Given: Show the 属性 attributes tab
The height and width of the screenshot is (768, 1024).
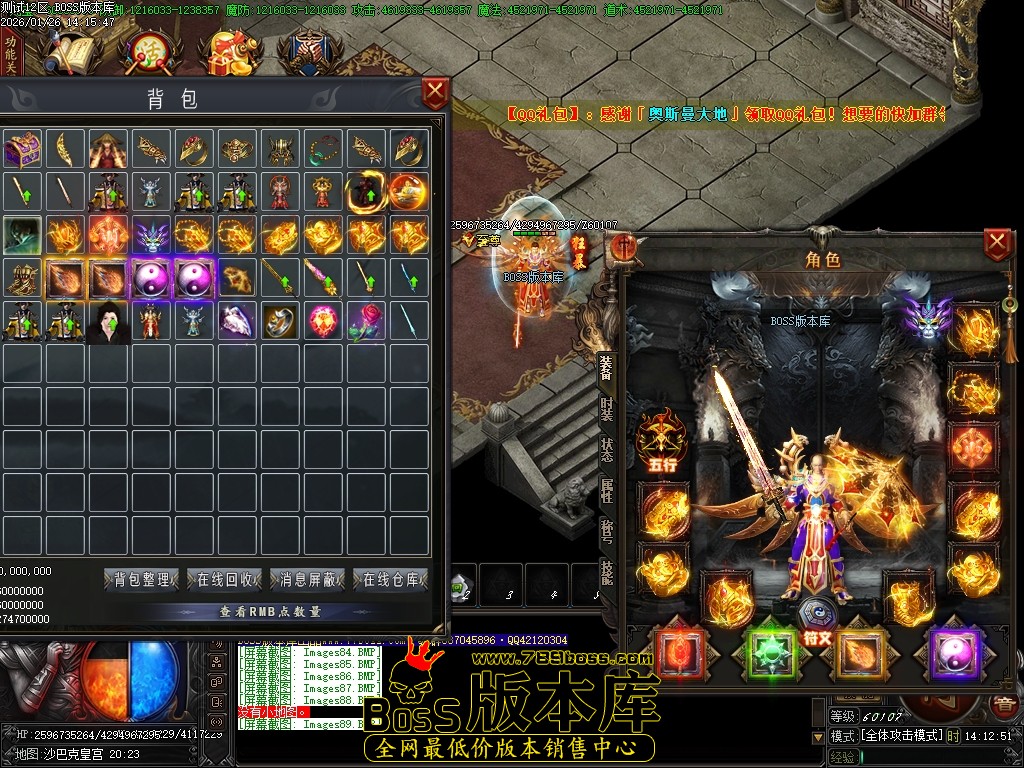Looking at the screenshot, I should (x=607, y=490).
